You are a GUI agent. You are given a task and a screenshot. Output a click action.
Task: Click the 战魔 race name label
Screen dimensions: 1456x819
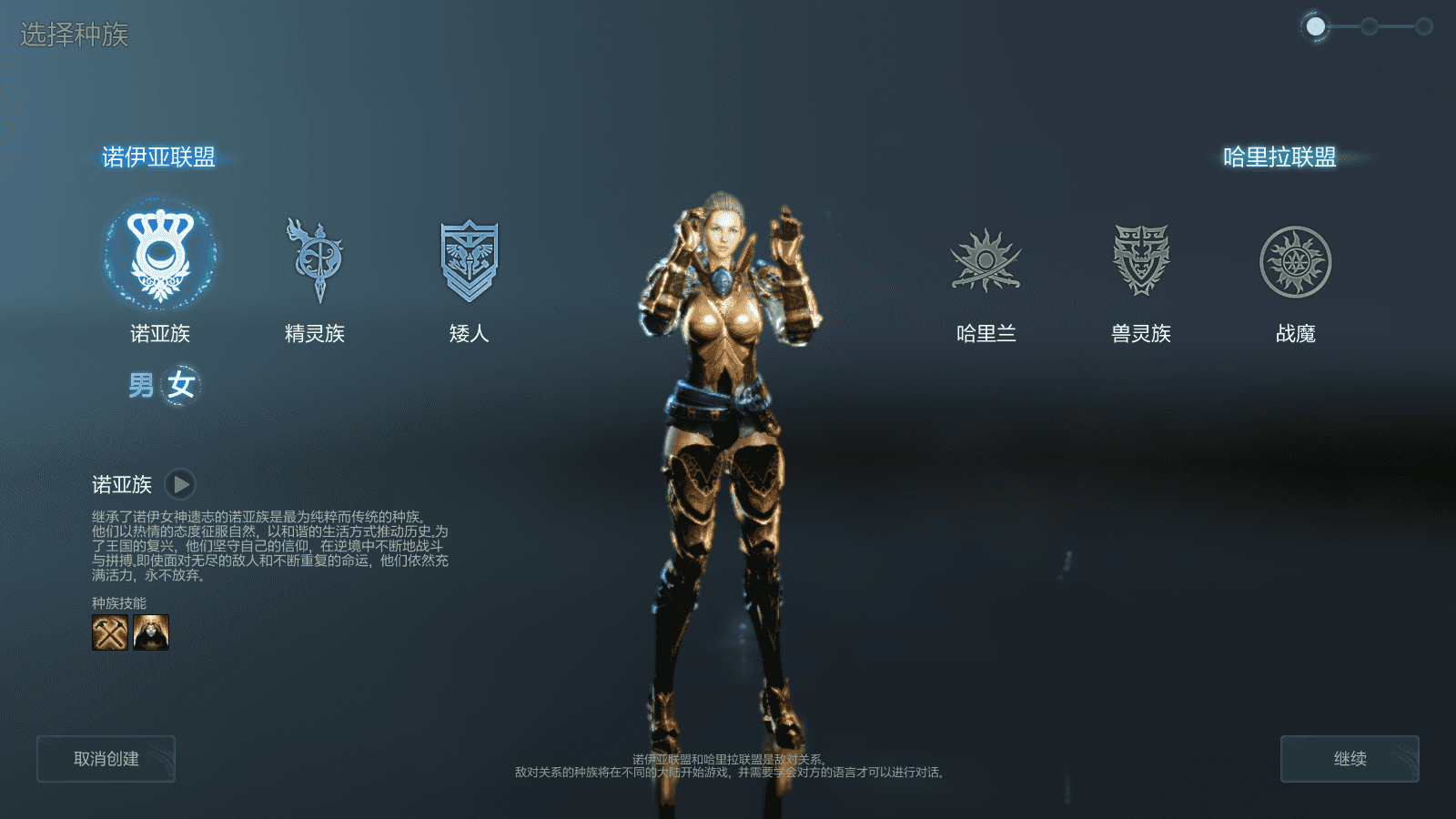(x=1297, y=334)
